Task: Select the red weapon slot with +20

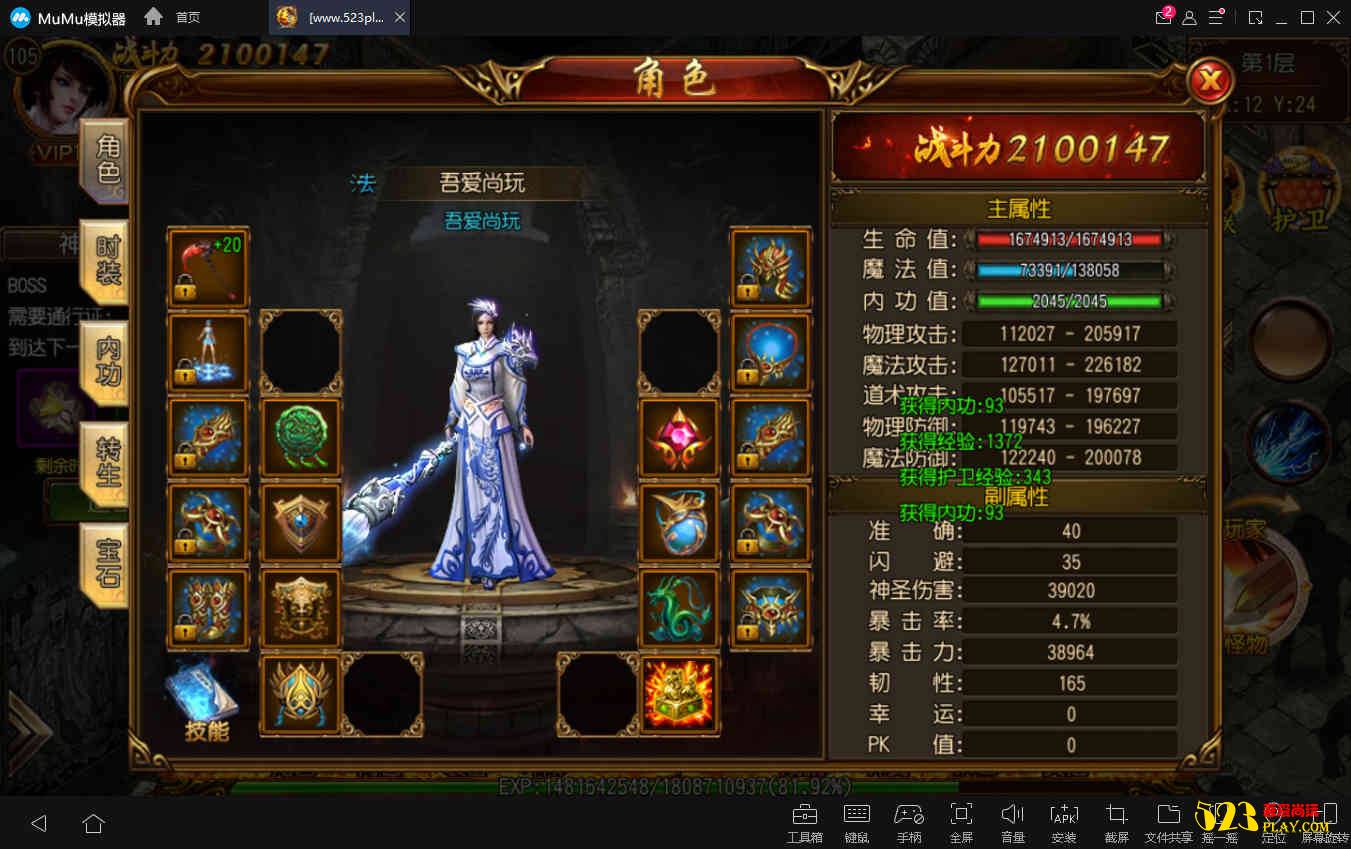Action: pyautogui.click(x=208, y=267)
